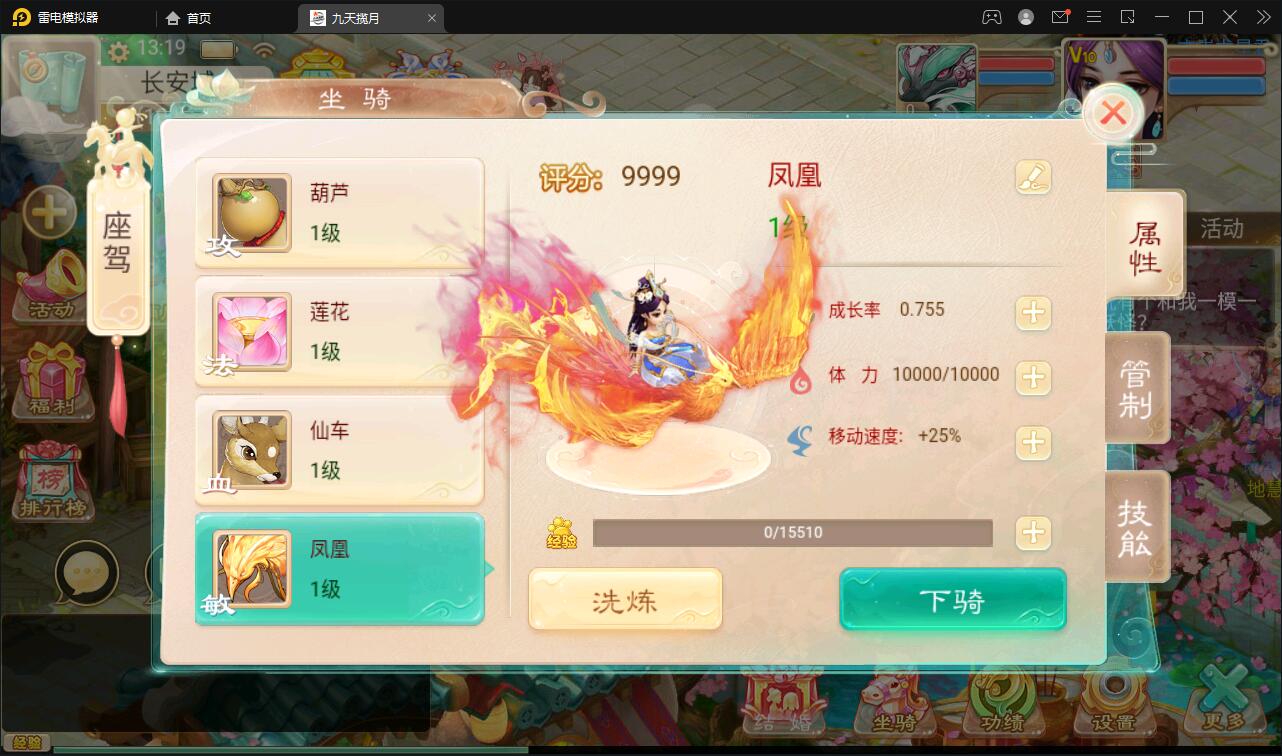Open the pencil icon to rename 凤凰
The image size is (1282, 756).
point(1034,175)
